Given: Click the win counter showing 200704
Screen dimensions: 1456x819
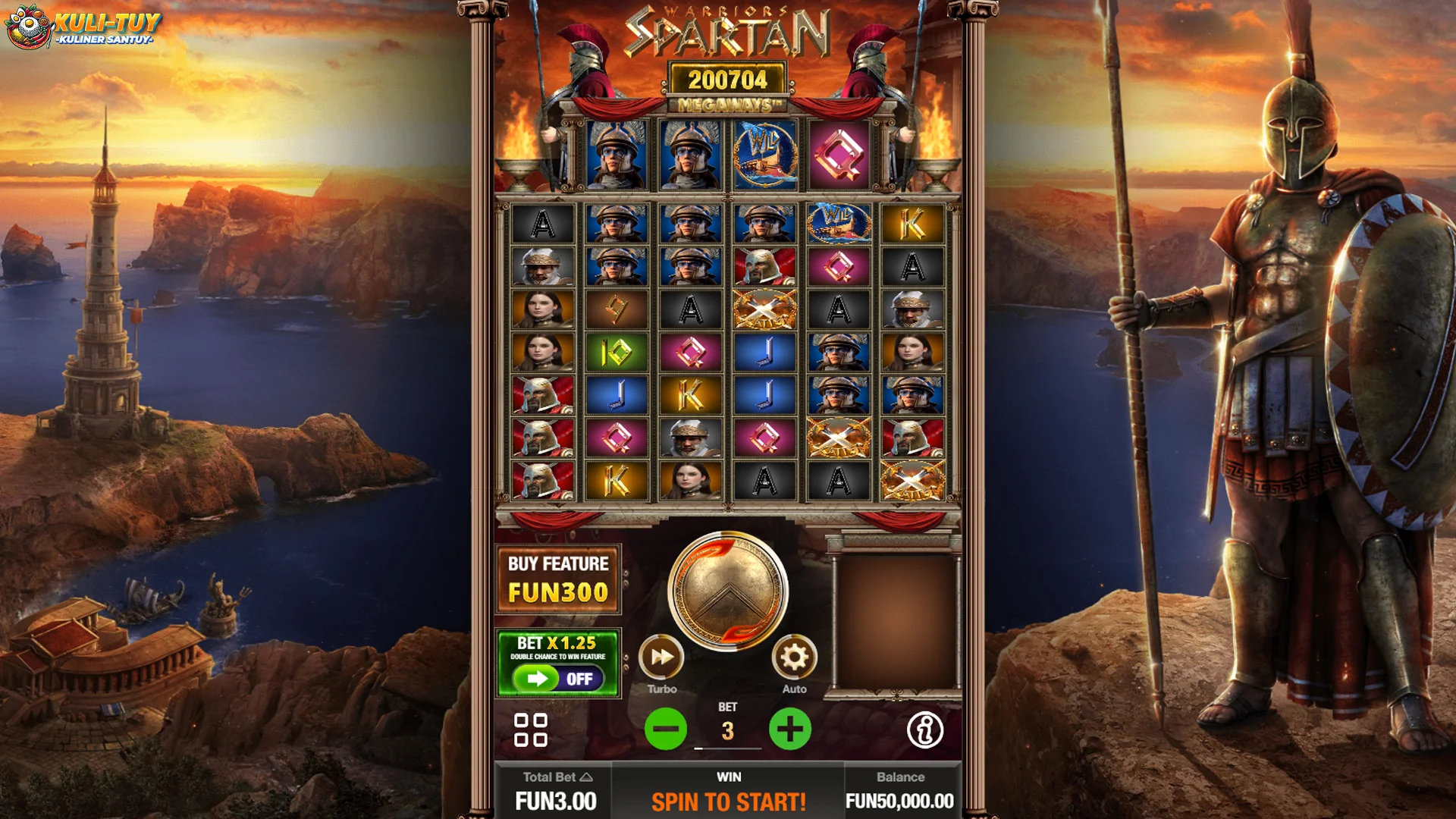Looking at the screenshot, I should (x=727, y=78).
